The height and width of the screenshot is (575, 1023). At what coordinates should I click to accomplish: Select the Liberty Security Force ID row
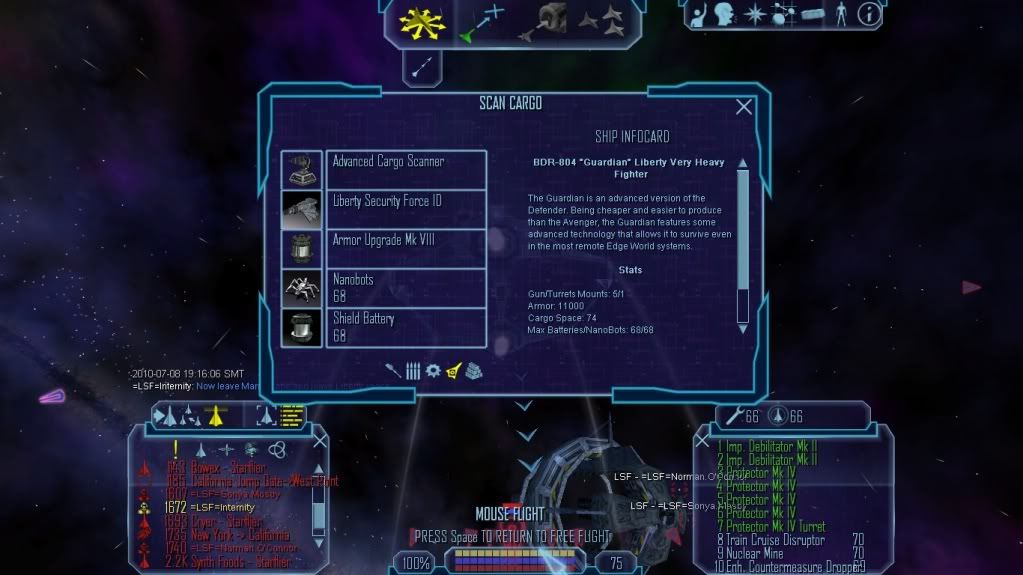[405, 208]
